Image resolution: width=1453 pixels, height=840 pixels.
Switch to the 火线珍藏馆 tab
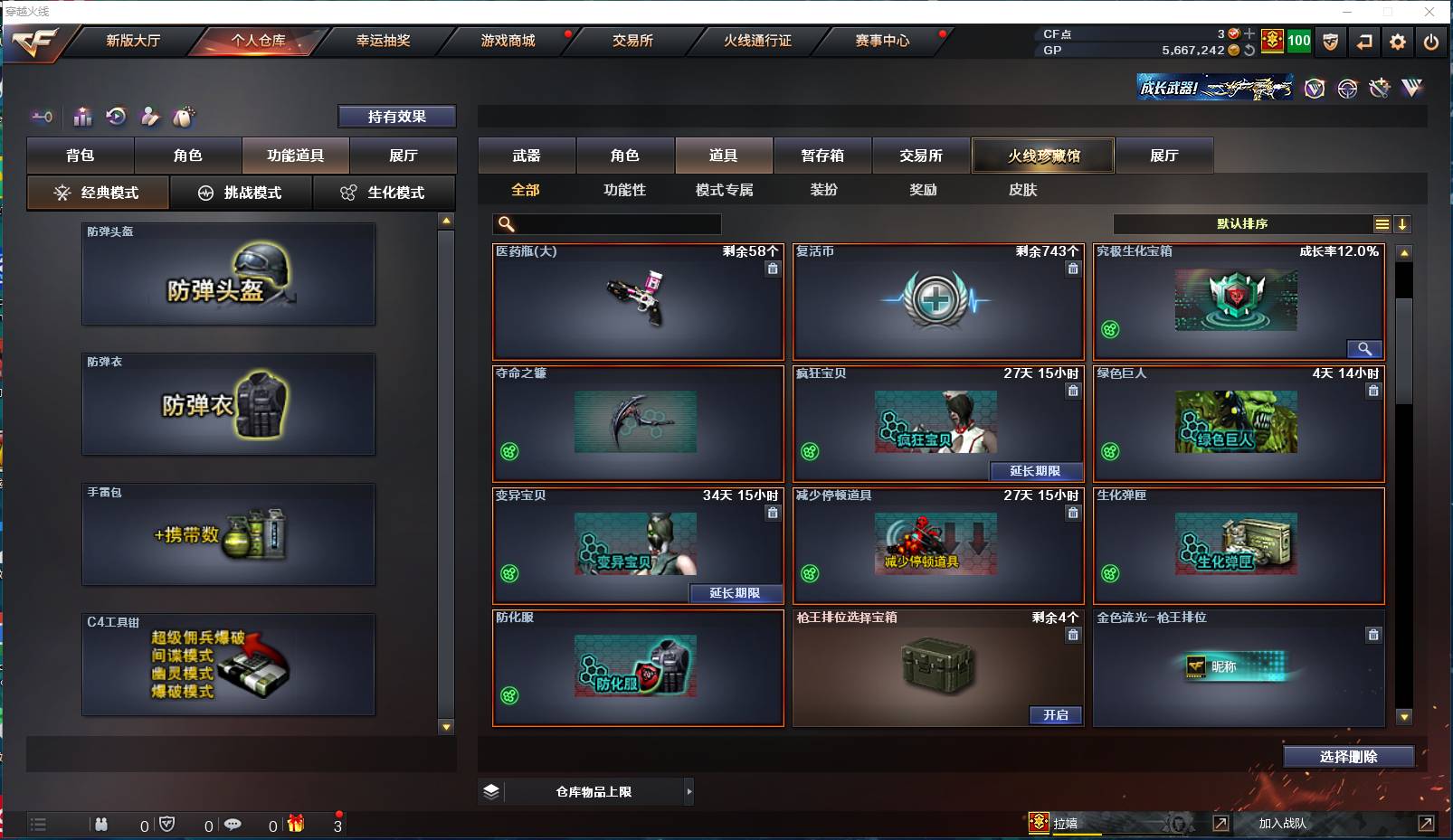(1042, 155)
